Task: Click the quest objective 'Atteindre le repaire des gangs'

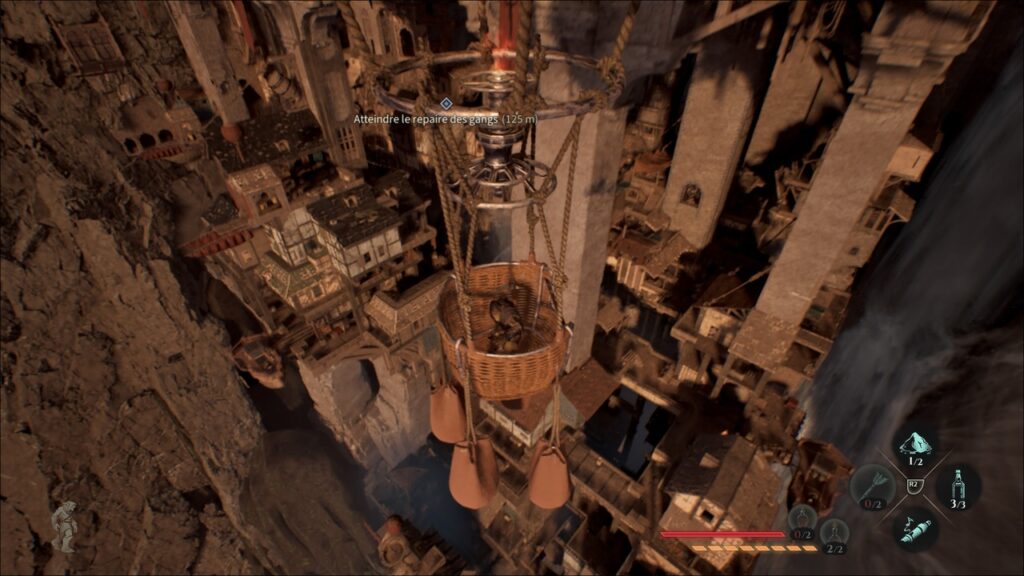Action: [445, 118]
